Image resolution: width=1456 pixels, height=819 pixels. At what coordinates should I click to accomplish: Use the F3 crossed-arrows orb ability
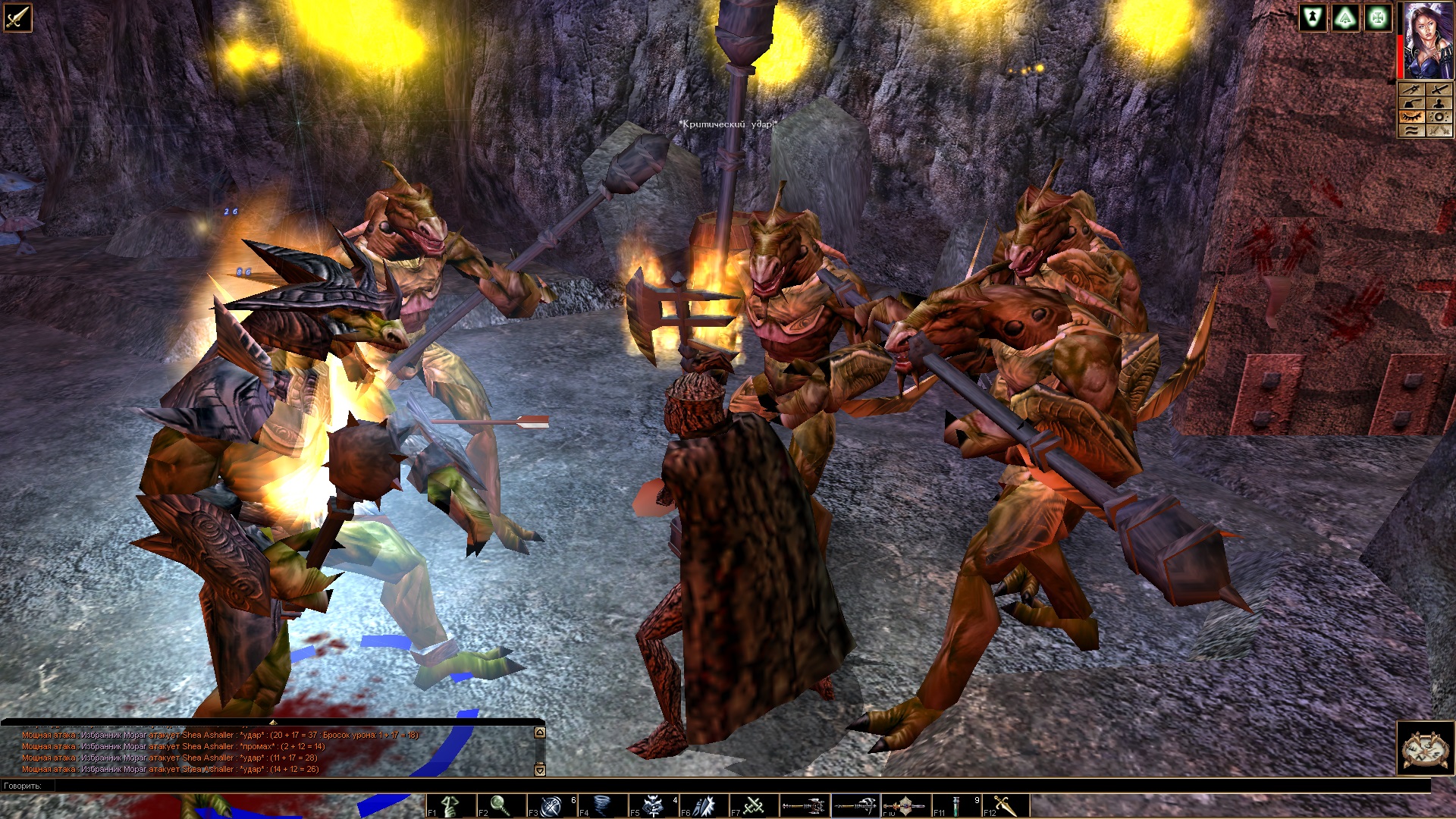[x=552, y=805]
